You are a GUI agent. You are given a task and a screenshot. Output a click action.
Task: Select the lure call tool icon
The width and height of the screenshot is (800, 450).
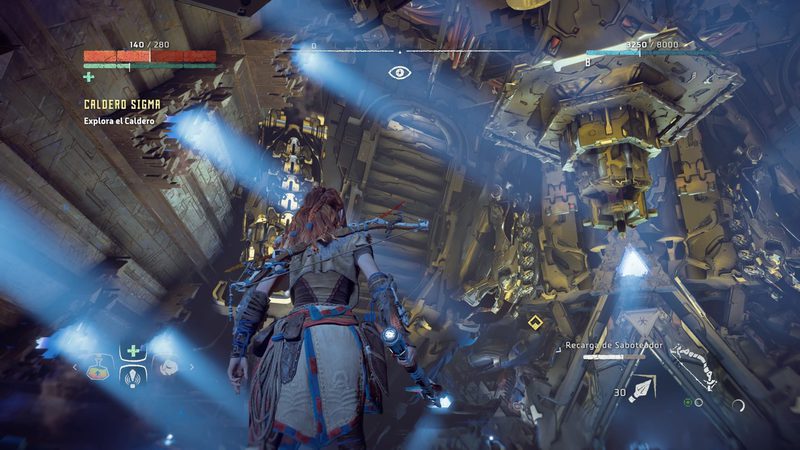[133, 377]
